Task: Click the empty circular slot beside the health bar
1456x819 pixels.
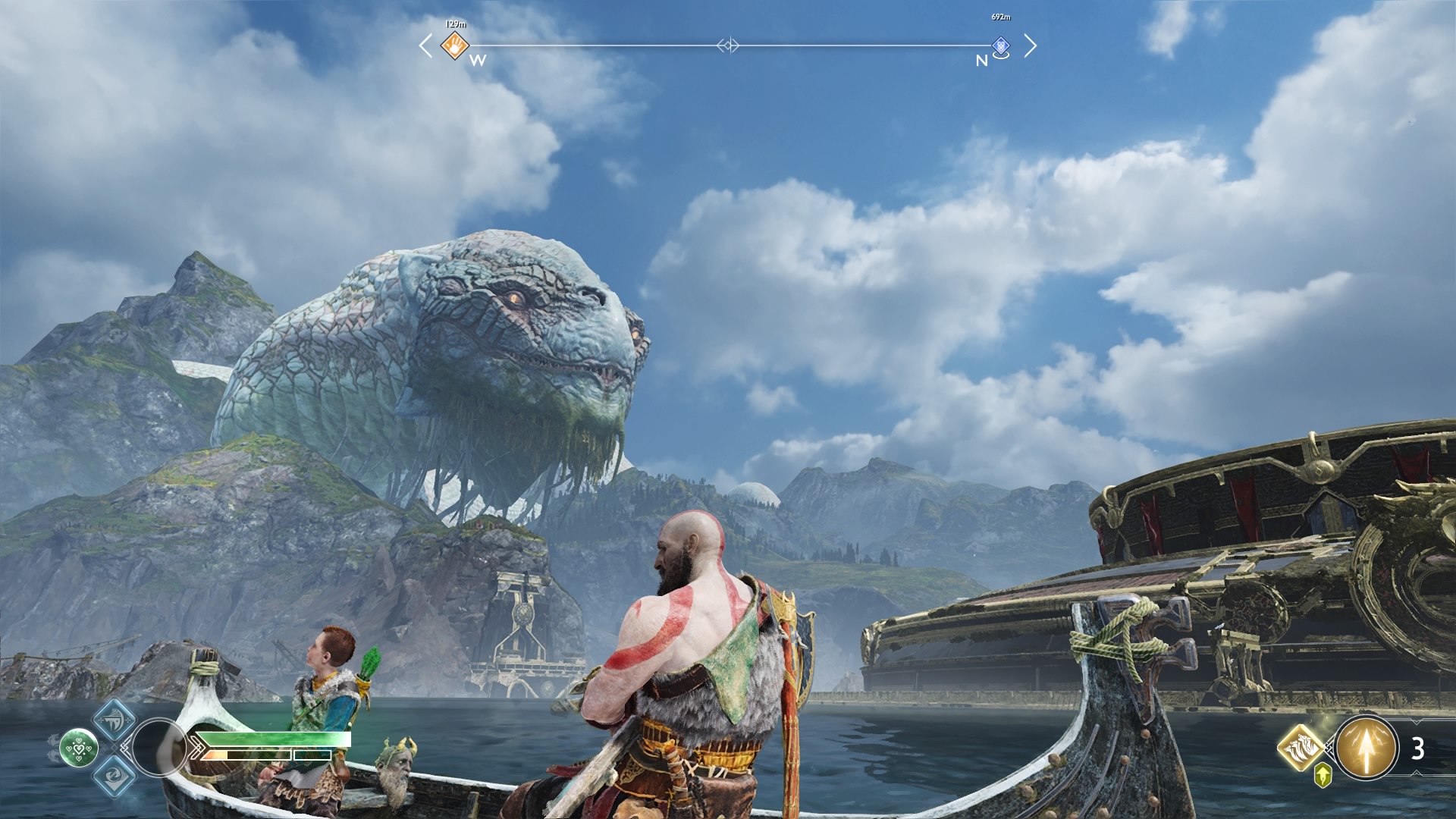Action: (158, 748)
